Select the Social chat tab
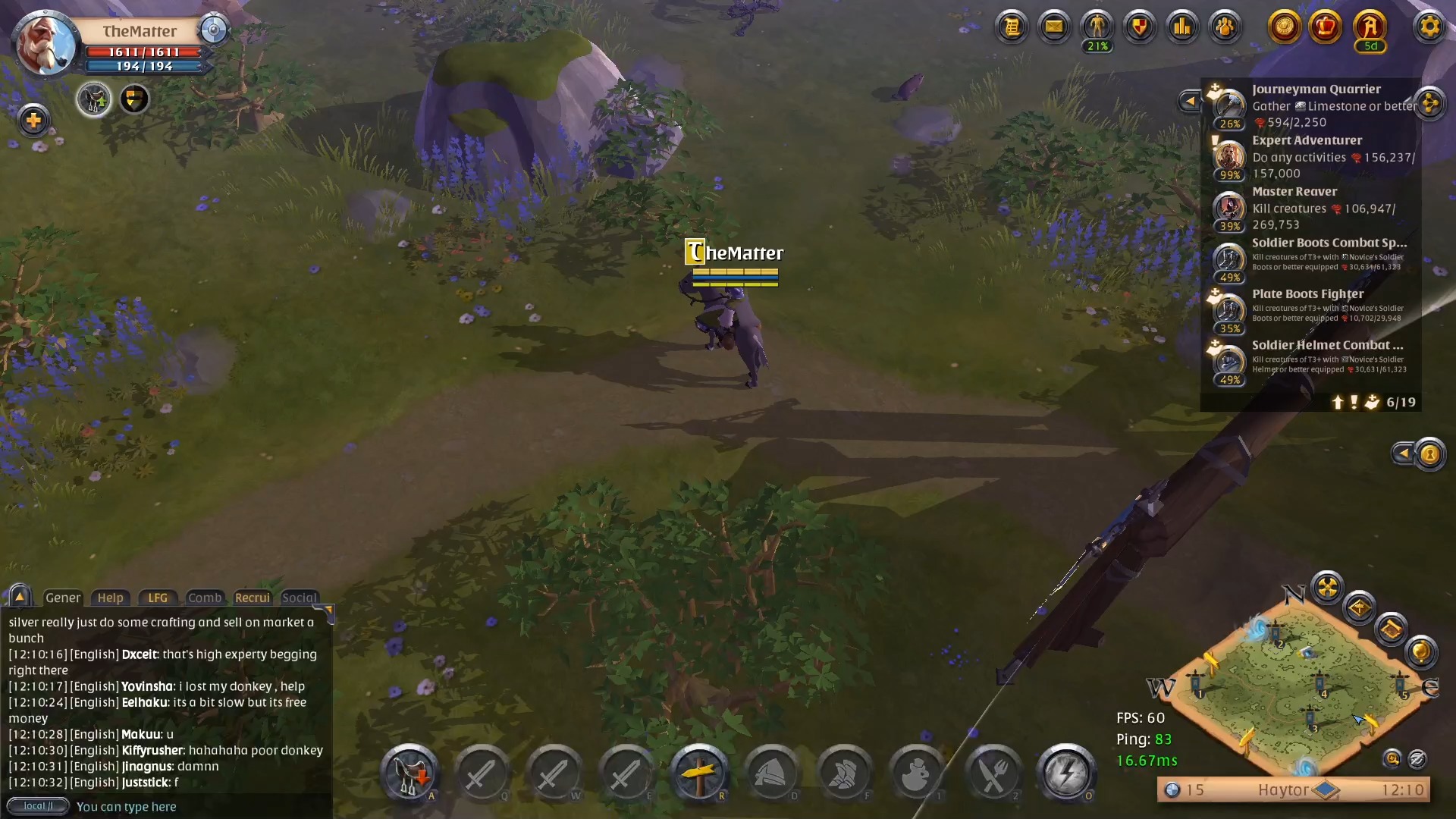The height and width of the screenshot is (819, 1456). (299, 598)
